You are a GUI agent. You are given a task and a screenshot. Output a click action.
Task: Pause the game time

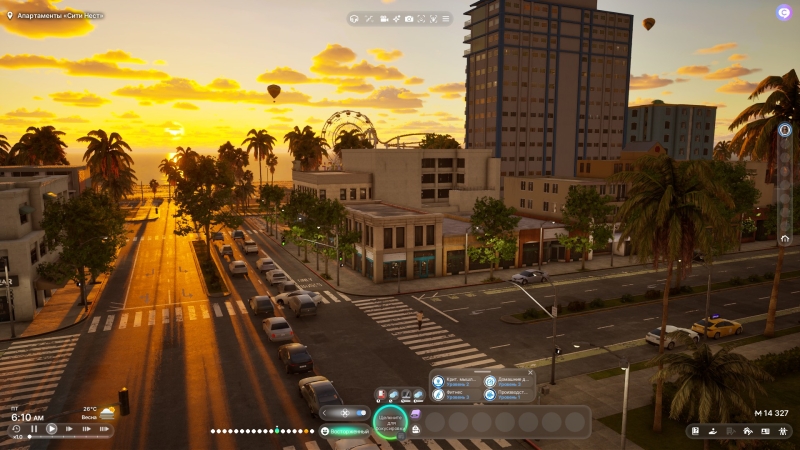point(34,429)
